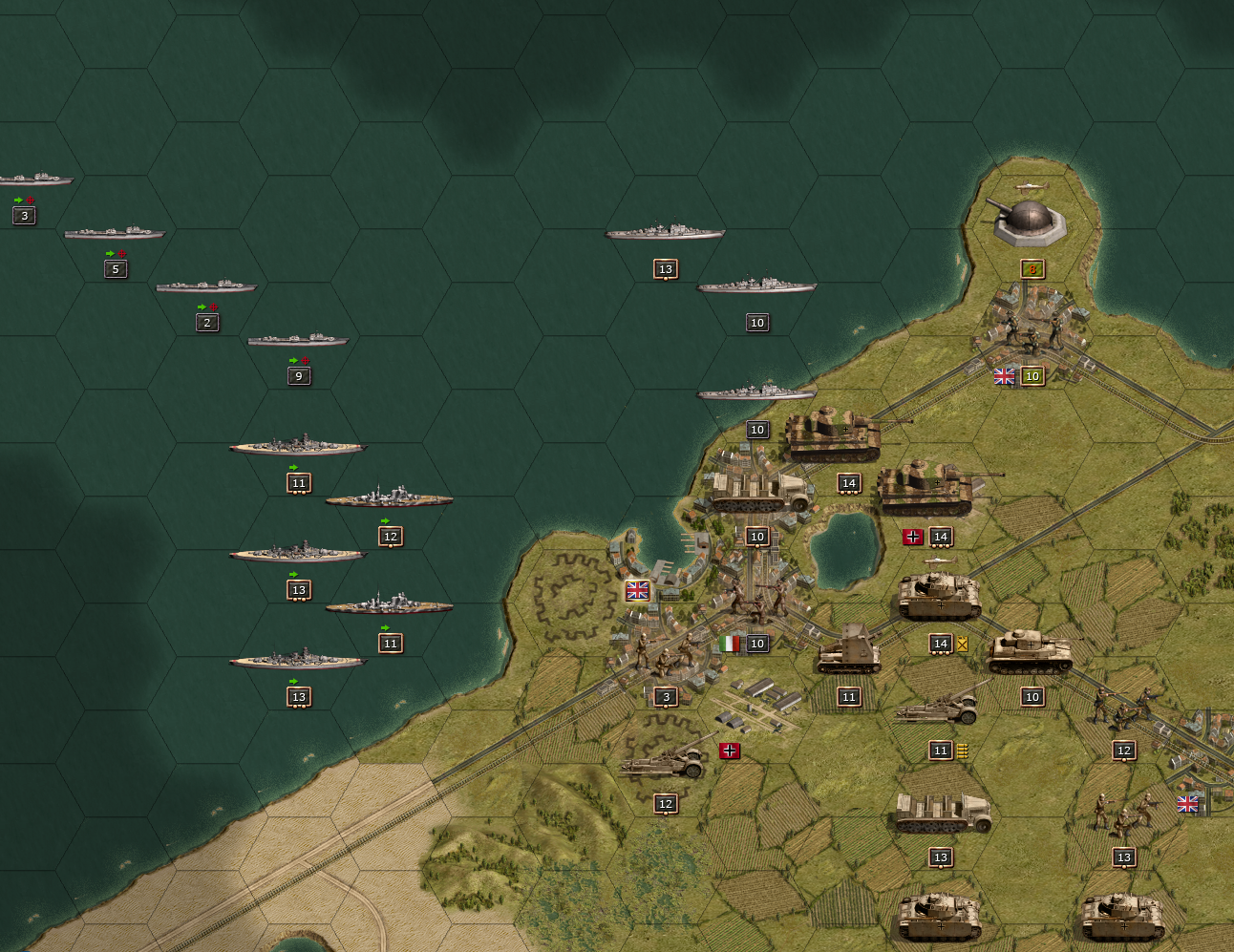Select the destroyer with strength 9
Screen dimensions: 1234x952
[x=298, y=340]
